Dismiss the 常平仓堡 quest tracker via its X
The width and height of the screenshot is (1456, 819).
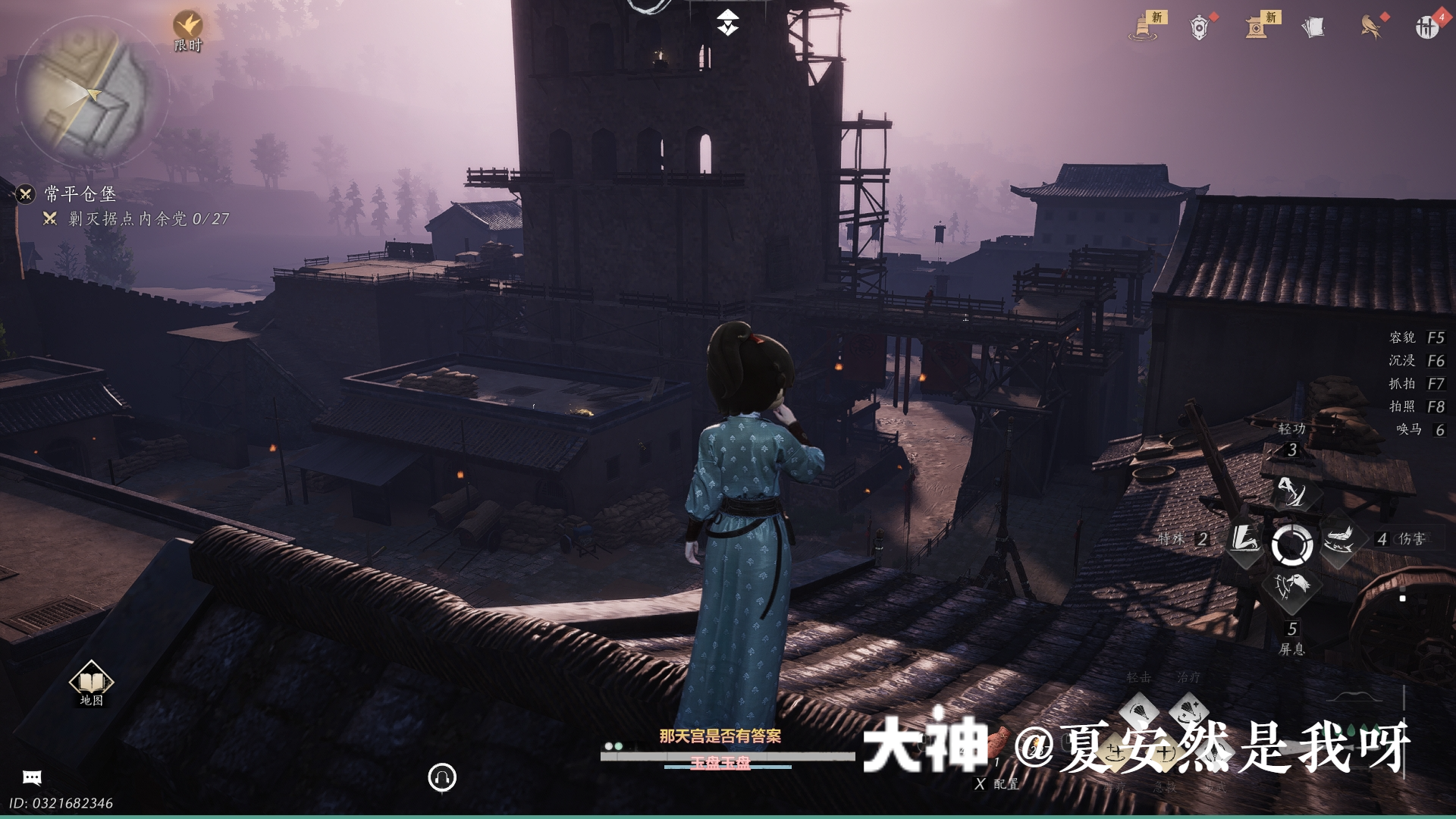click(x=26, y=195)
